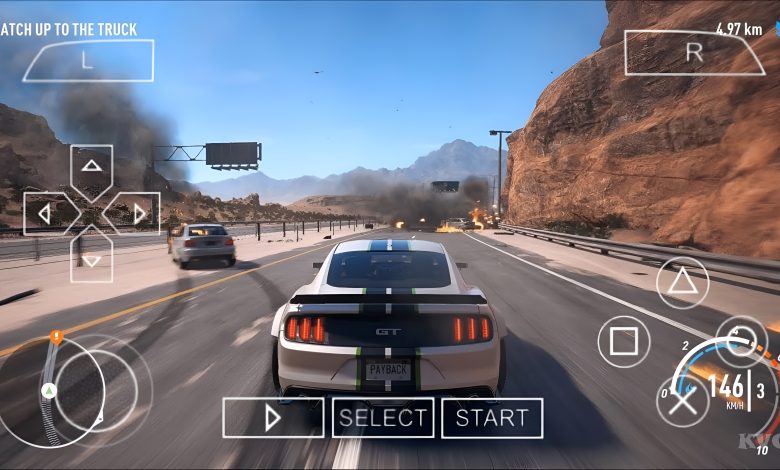The image size is (780, 470).
Task: Tap the D-pad down arrow
Action: click(x=91, y=259)
